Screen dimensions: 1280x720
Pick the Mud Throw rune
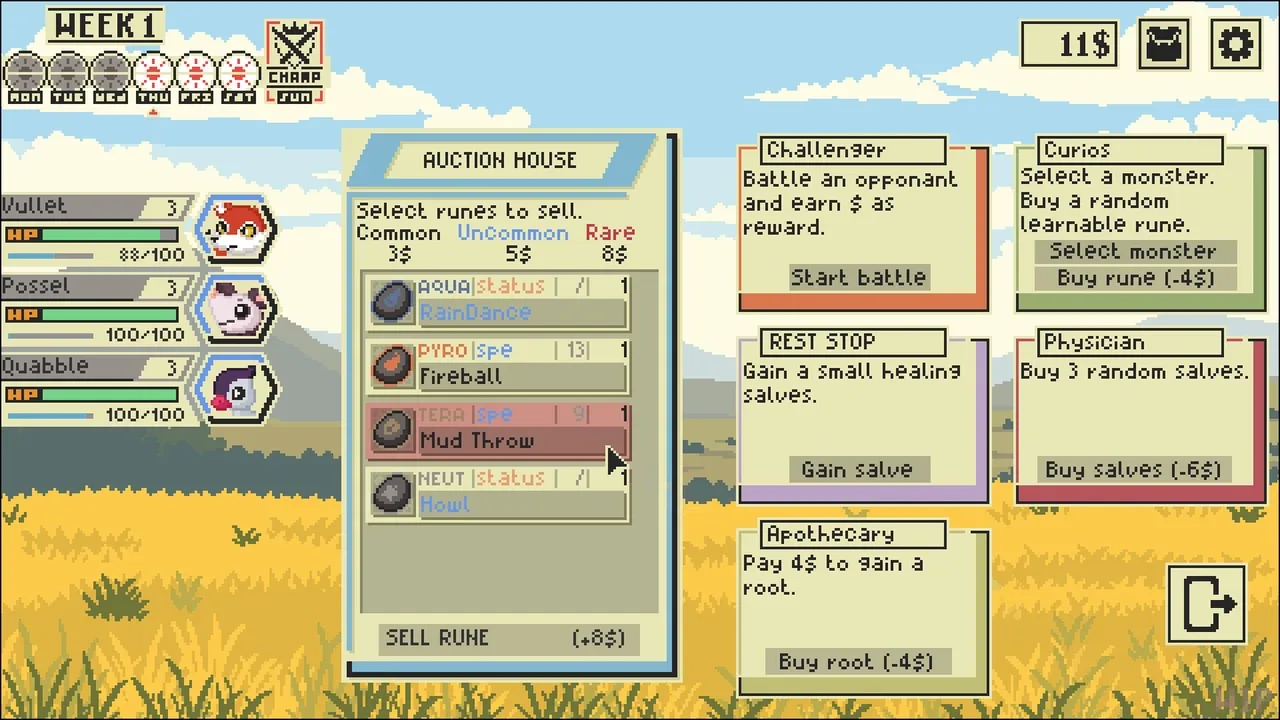(498, 430)
